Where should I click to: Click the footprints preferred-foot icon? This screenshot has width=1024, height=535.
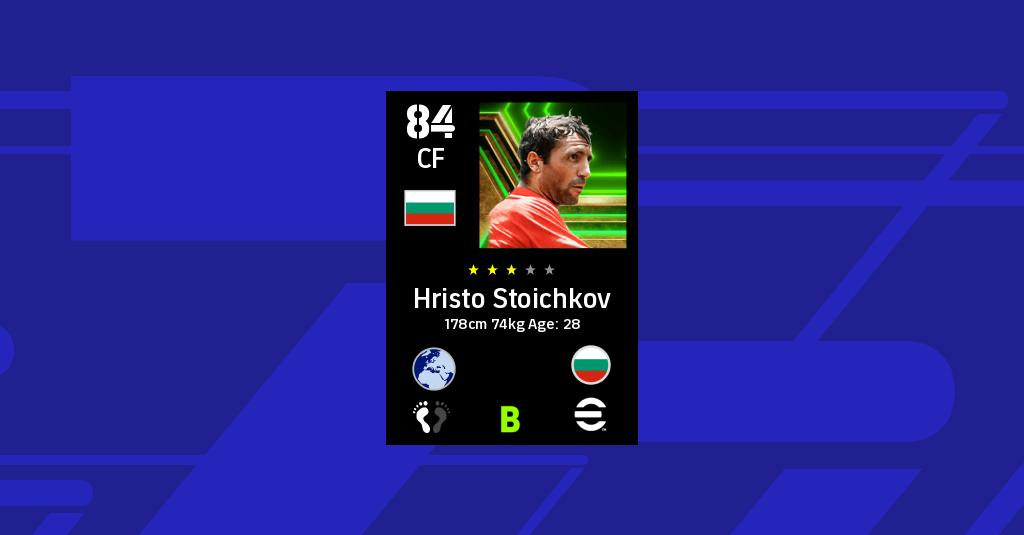(432, 417)
